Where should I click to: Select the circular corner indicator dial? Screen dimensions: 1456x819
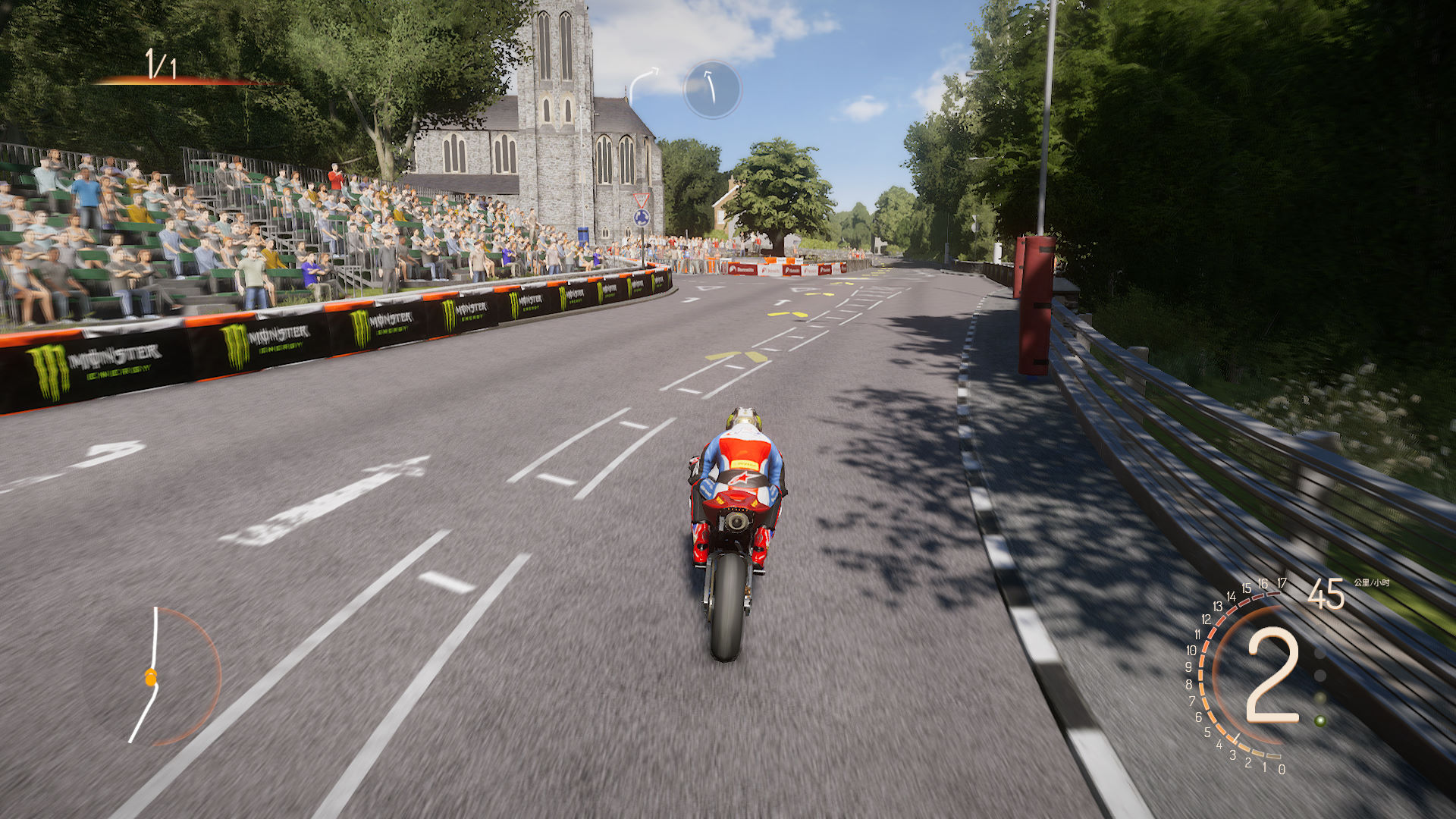711,89
